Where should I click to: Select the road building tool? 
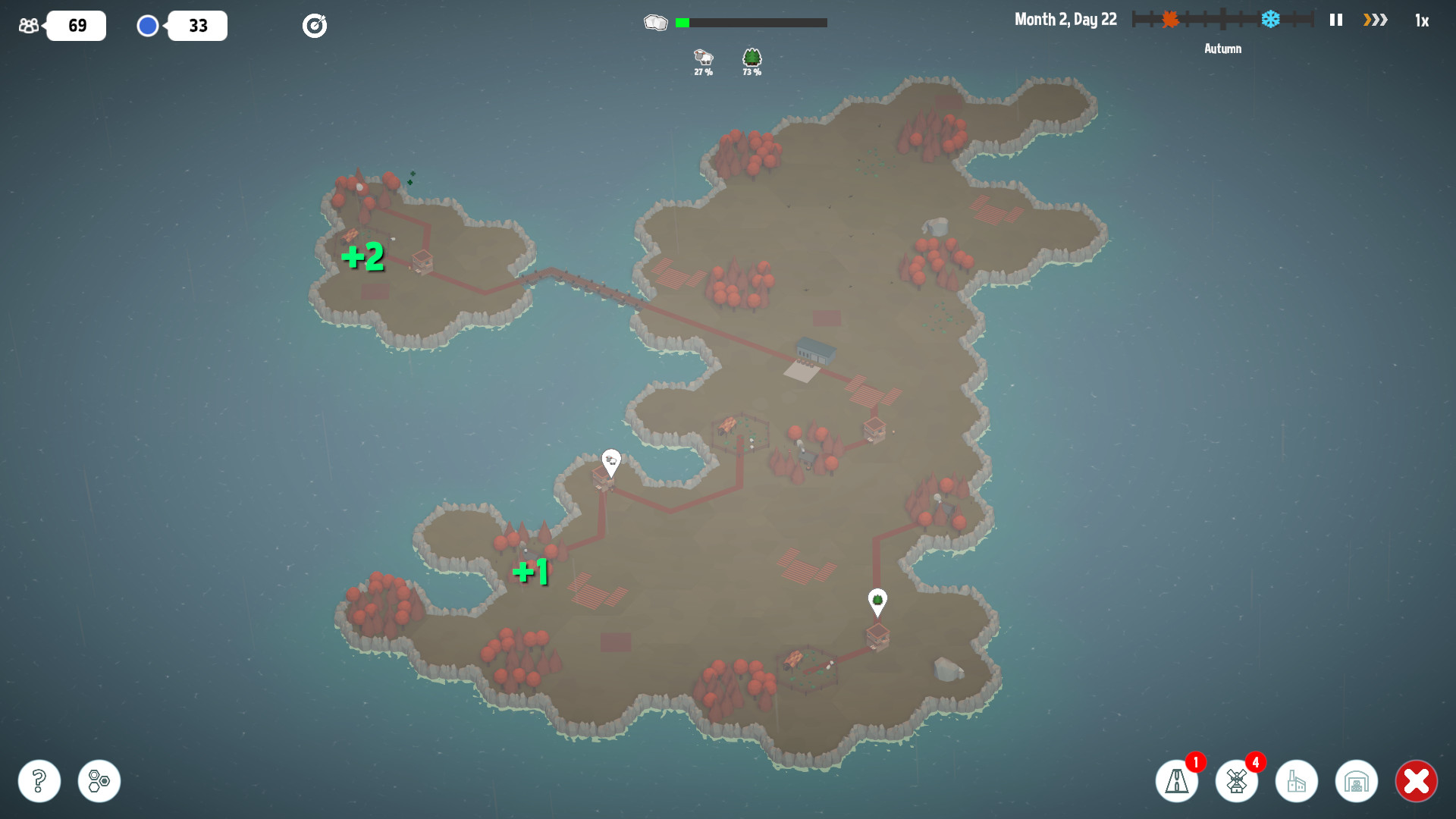click(1177, 780)
